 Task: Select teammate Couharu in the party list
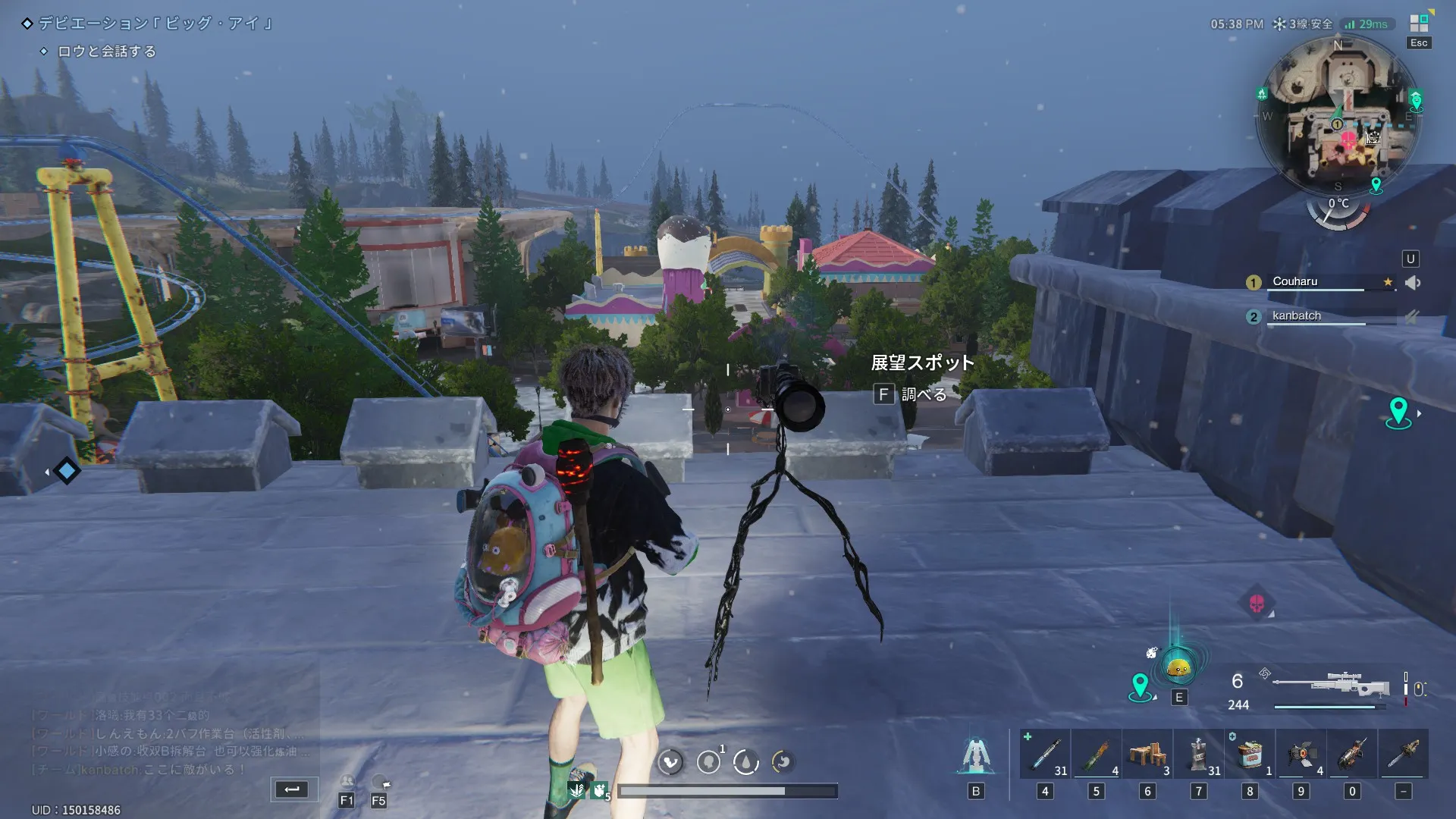1295,281
